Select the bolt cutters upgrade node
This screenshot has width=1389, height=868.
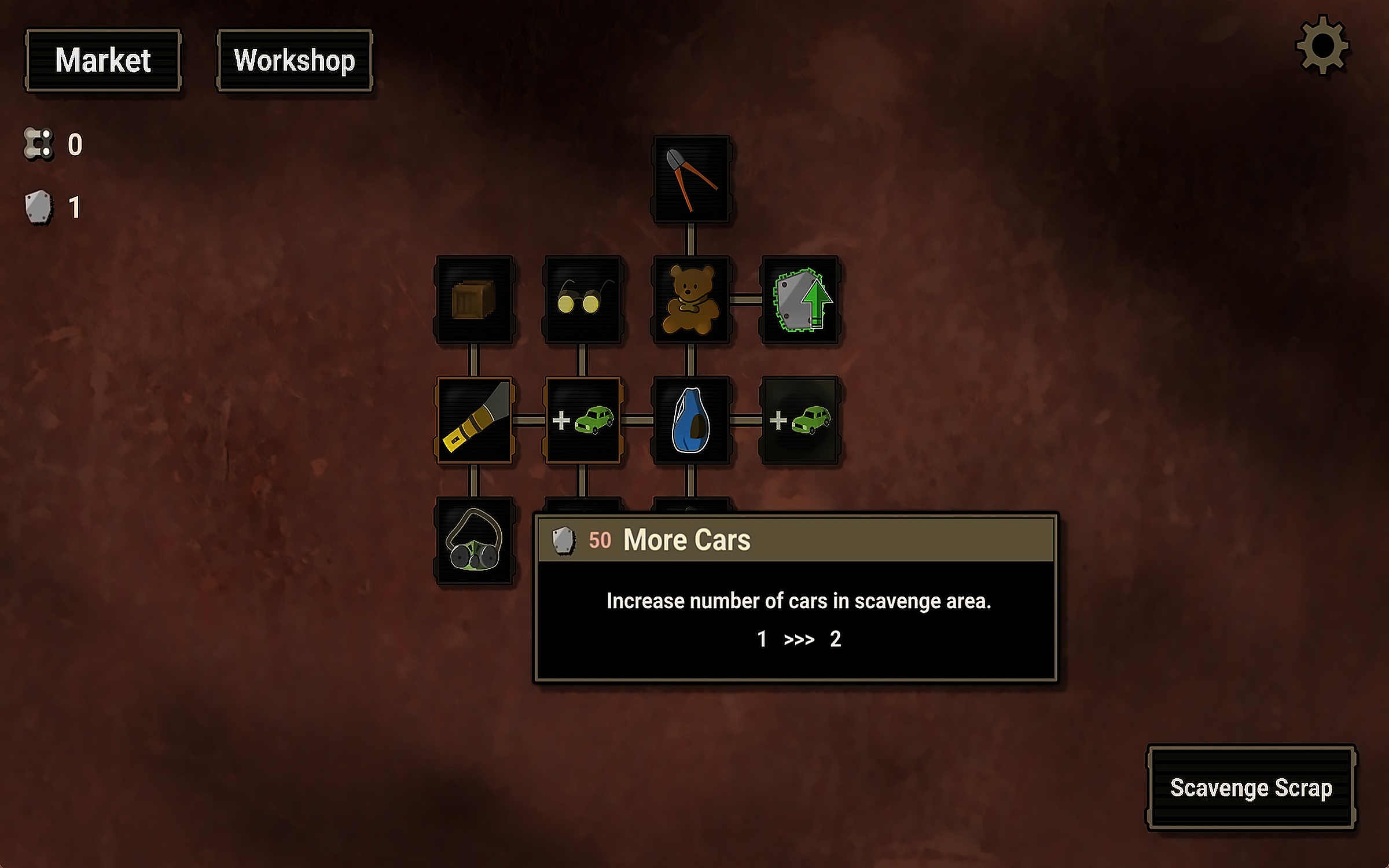click(x=691, y=179)
